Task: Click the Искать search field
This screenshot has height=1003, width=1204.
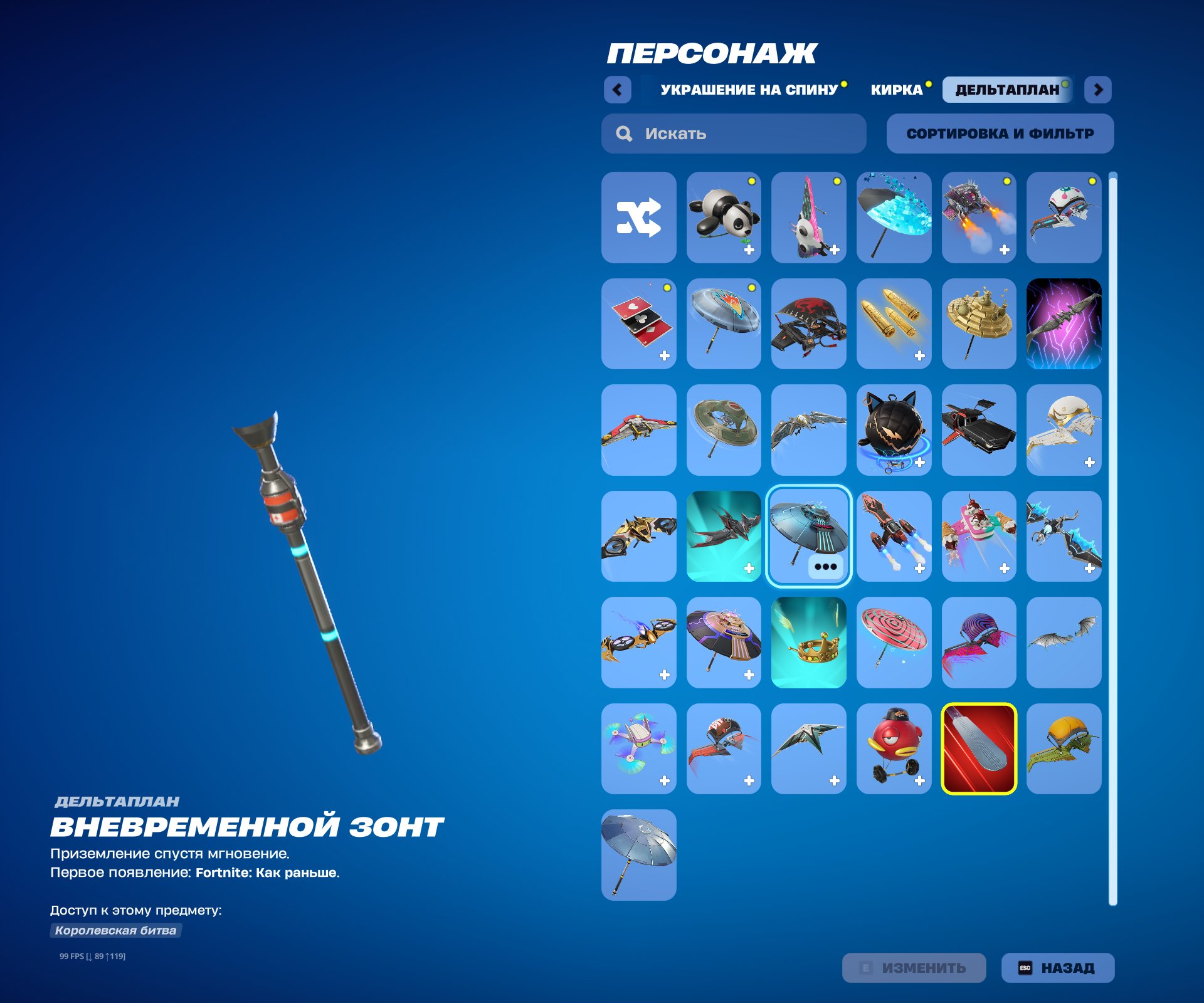Action: [x=734, y=133]
